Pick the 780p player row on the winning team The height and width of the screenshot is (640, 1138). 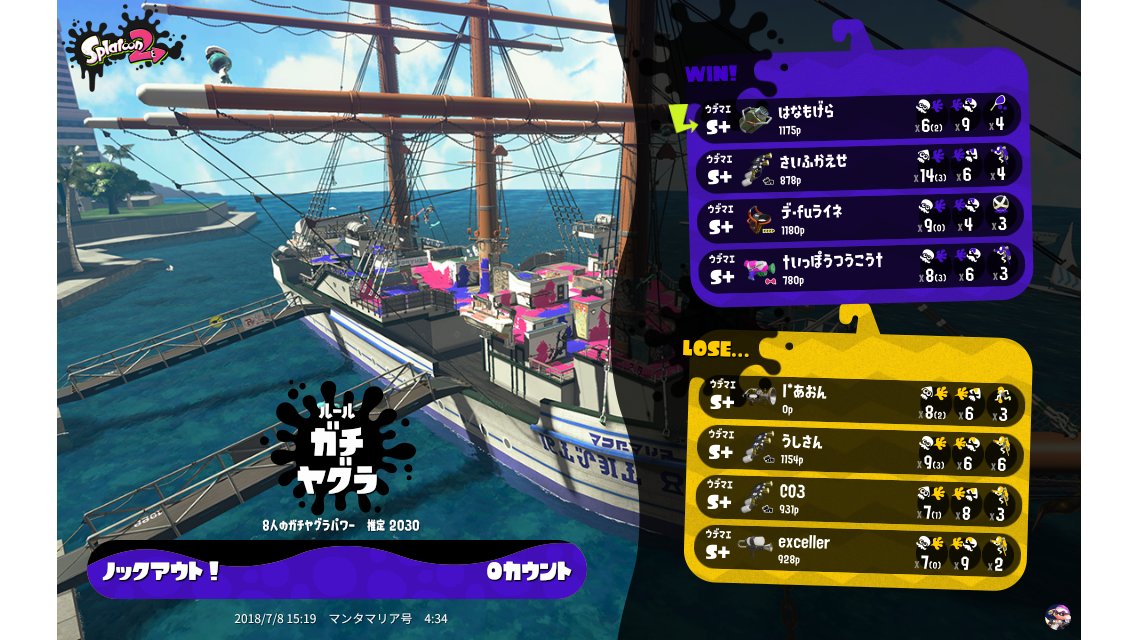pos(860,267)
